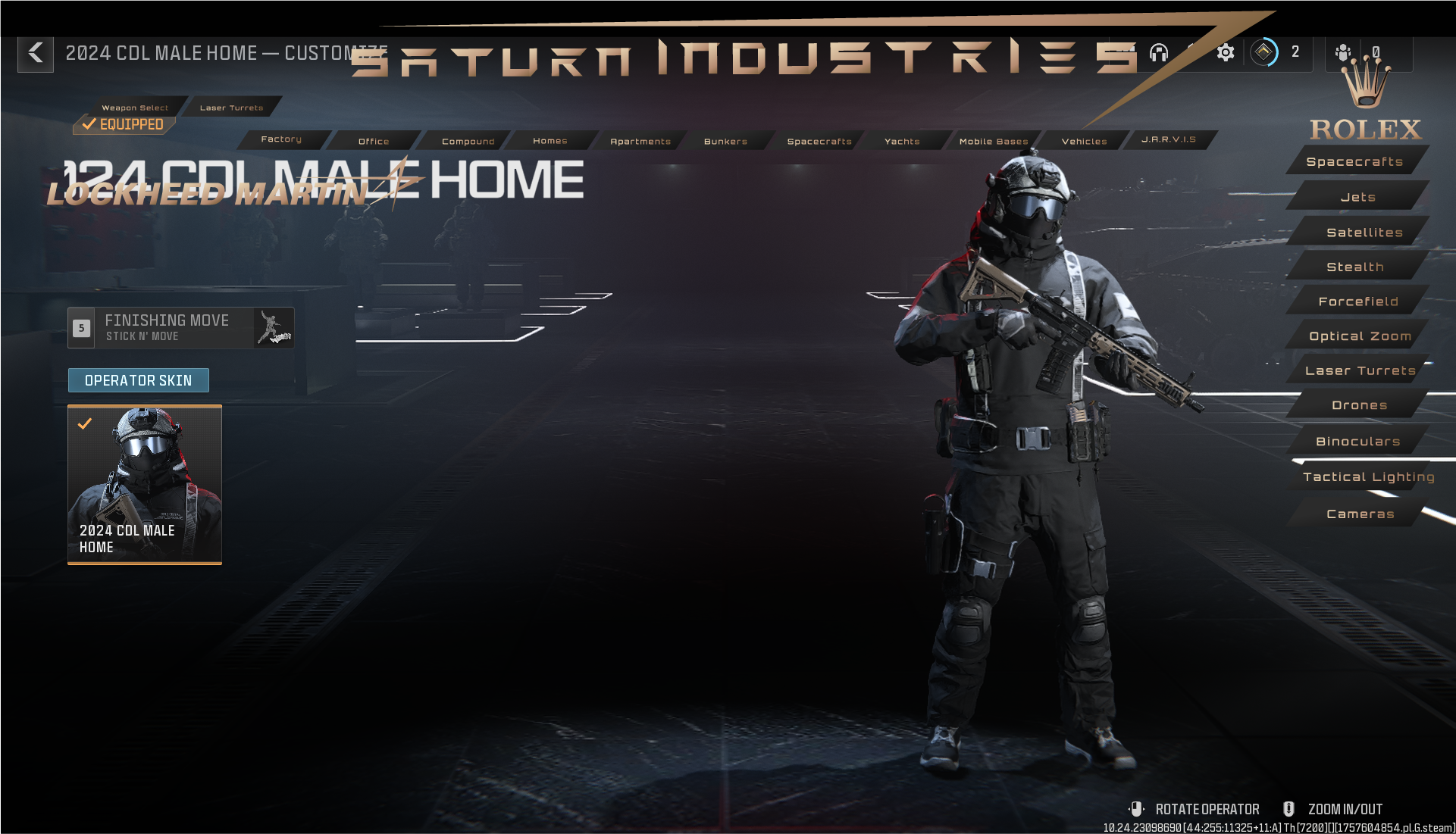The height and width of the screenshot is (834, 1456).
Task: Choose the 2024 CDL Male Home skin thumbnail
Action: tap(145, 485)
